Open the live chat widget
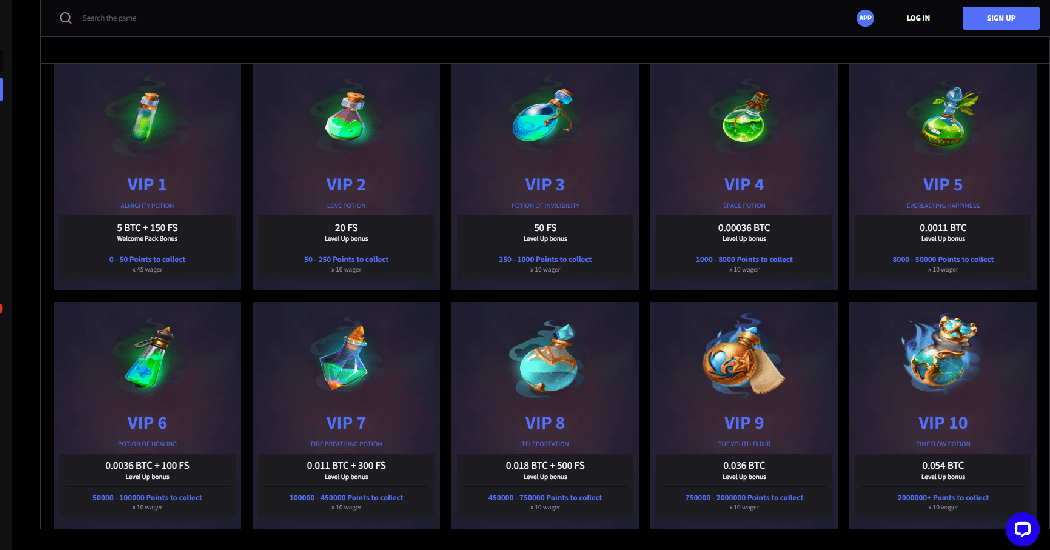 coord(1022,528)
